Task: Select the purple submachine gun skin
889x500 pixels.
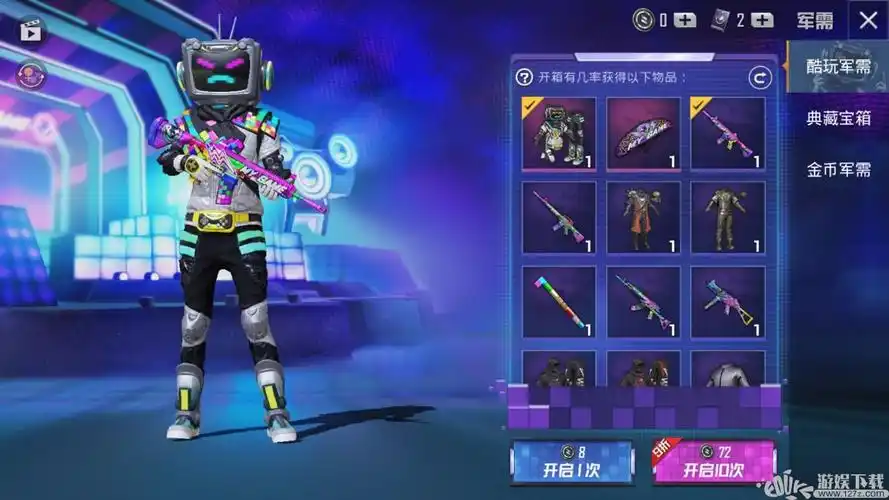Action: tap(728, 302)
